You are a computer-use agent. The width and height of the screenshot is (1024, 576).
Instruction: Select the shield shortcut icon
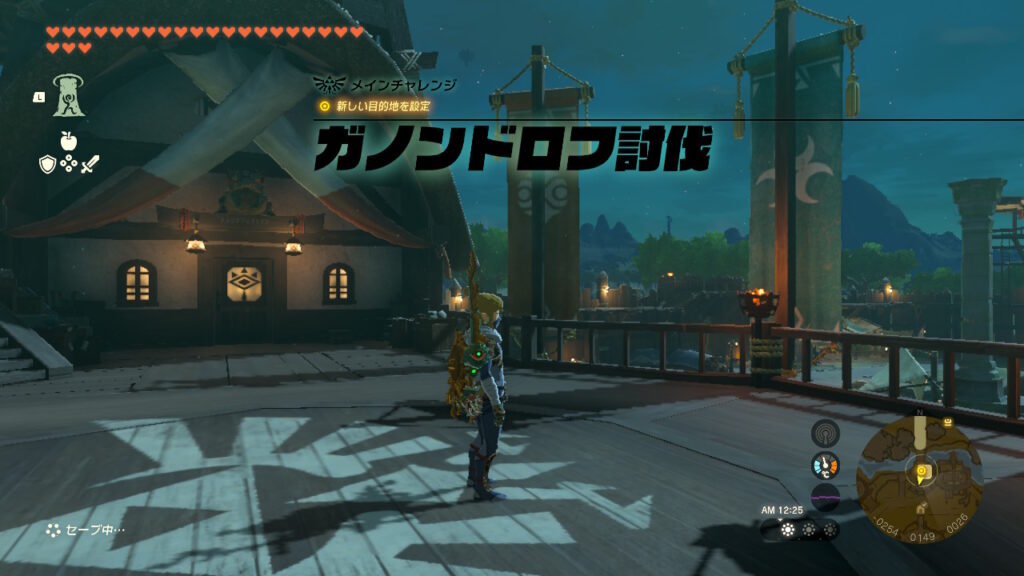(47, 164)
